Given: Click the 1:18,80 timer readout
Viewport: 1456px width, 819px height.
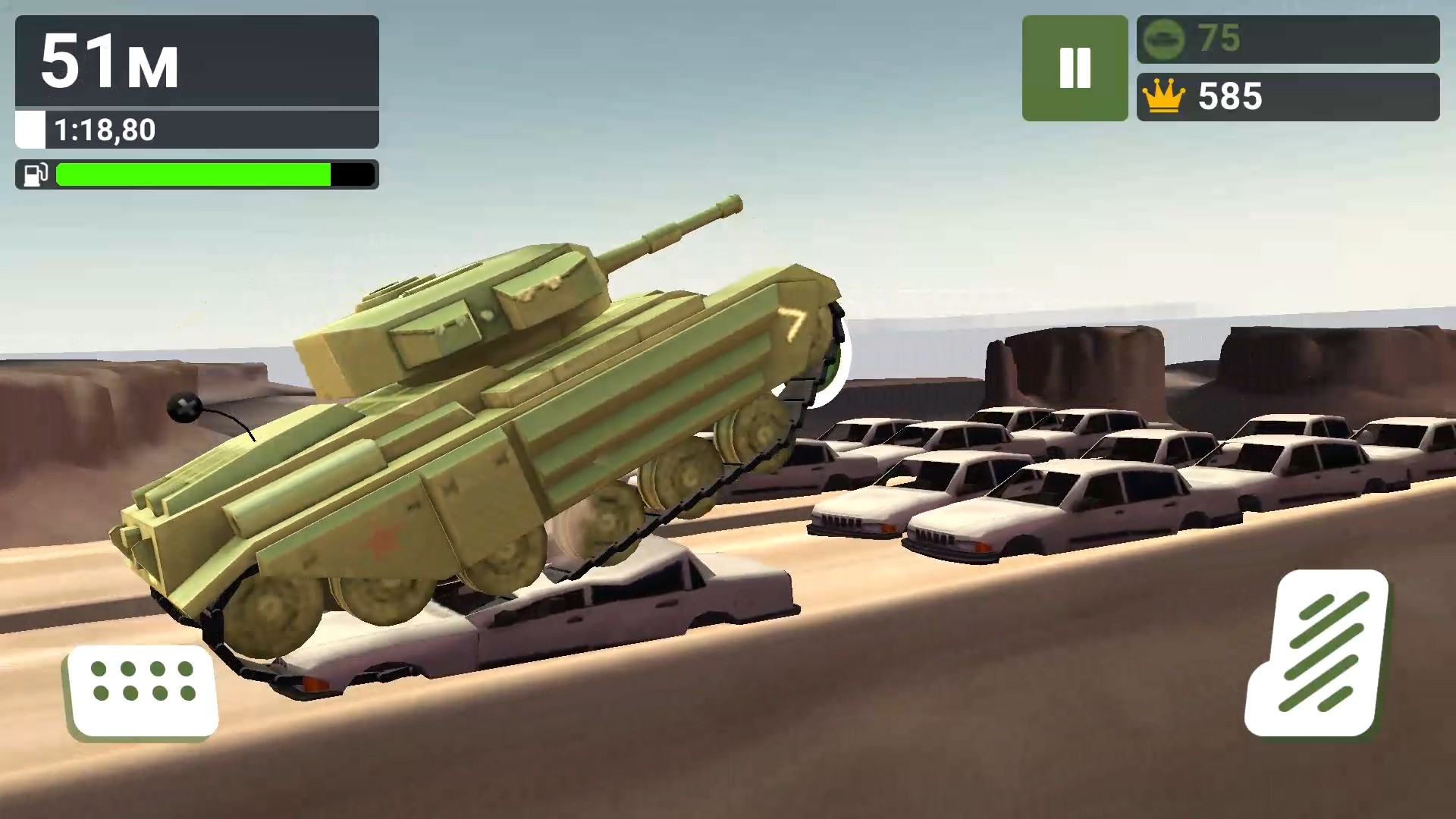Looking at the screenshot, I should click(x=106, y=130).
